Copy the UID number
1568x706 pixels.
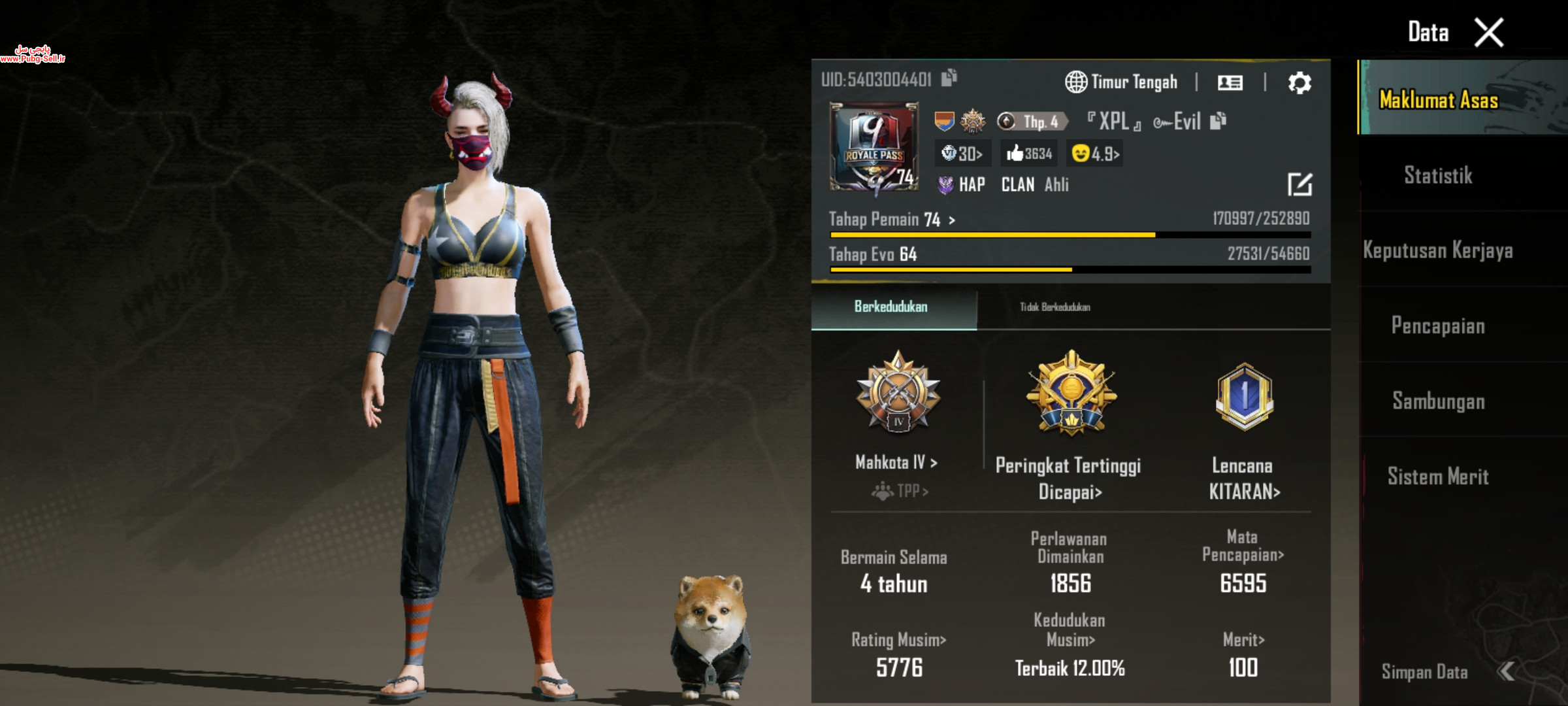click(x=949, y=78)
